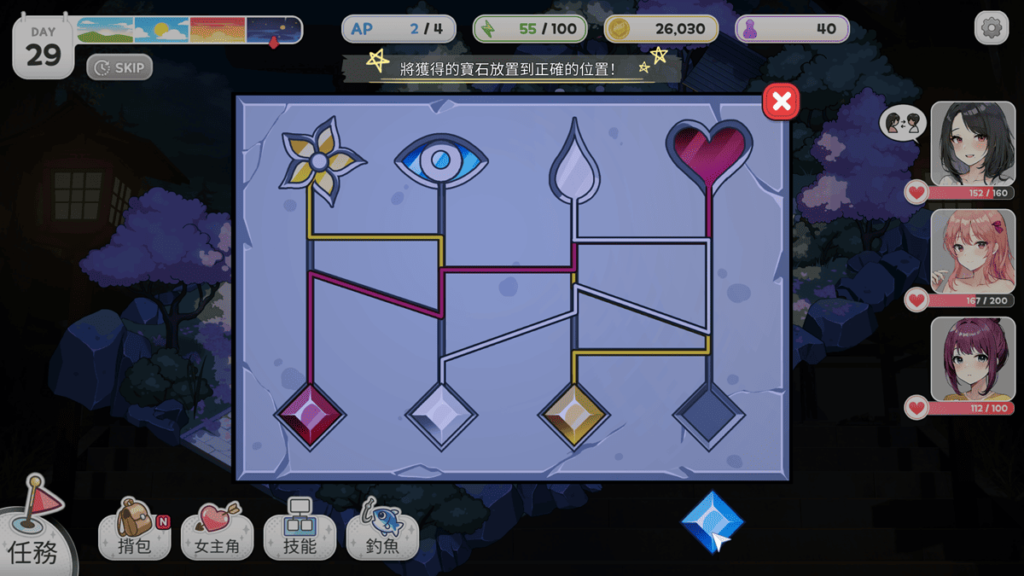Open the 揹包 backpack
Screen dimensions: 1024x576
[x=134, y=530]
